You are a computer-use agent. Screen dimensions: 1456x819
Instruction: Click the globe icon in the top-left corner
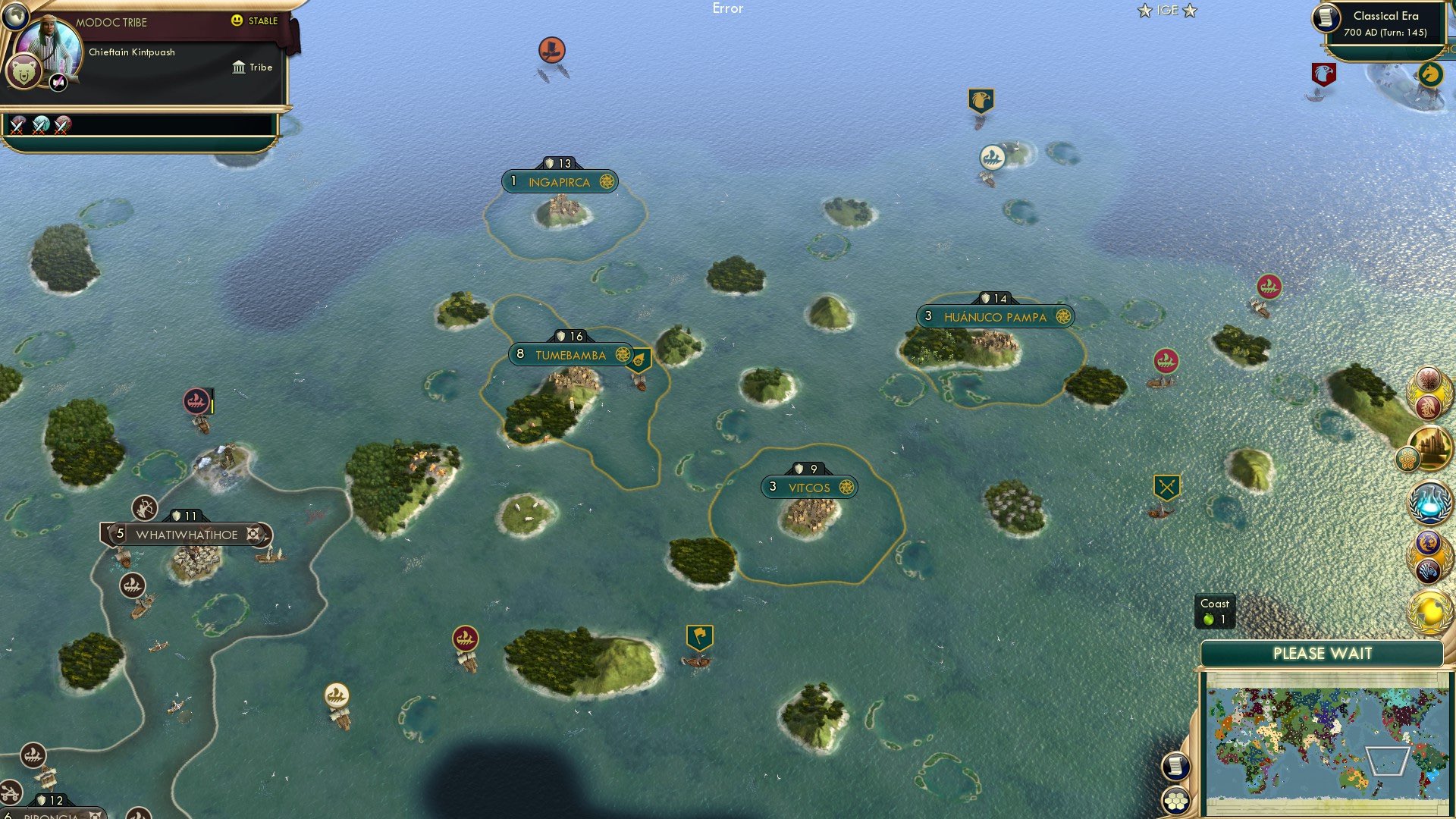point(15,17)
